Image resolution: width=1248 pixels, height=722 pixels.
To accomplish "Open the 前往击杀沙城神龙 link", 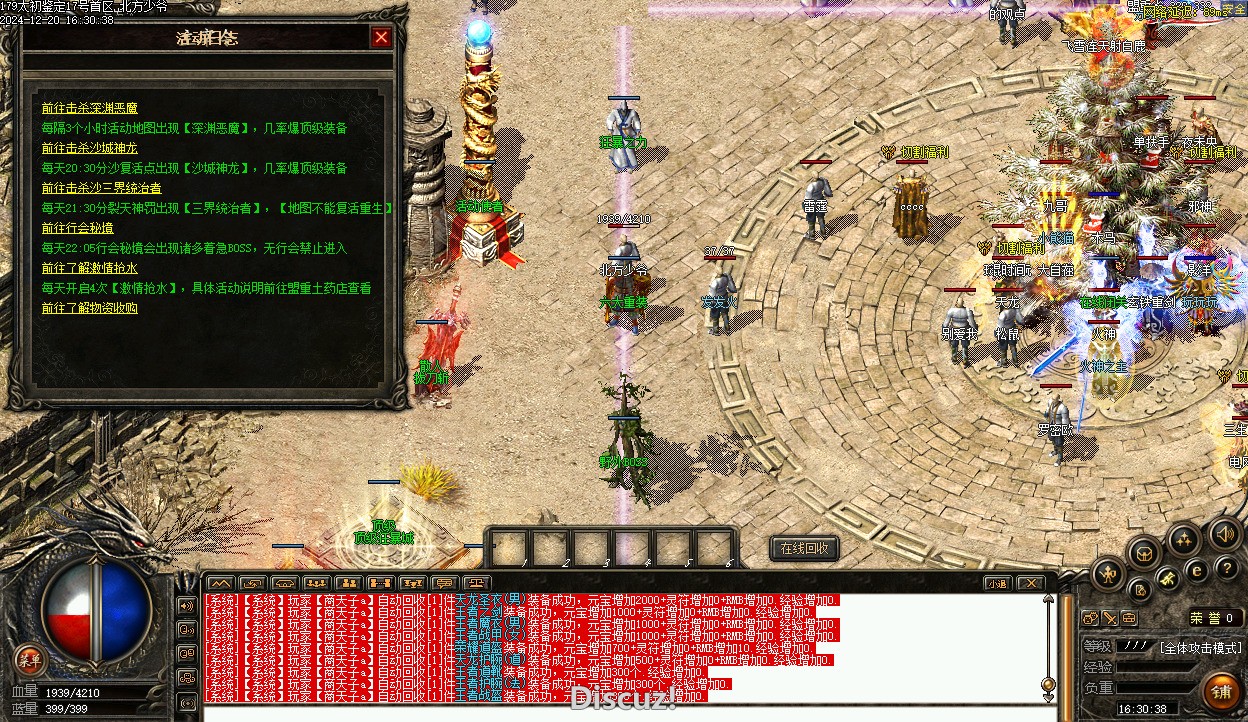I will pyautogui.click(x=89, y=148).
